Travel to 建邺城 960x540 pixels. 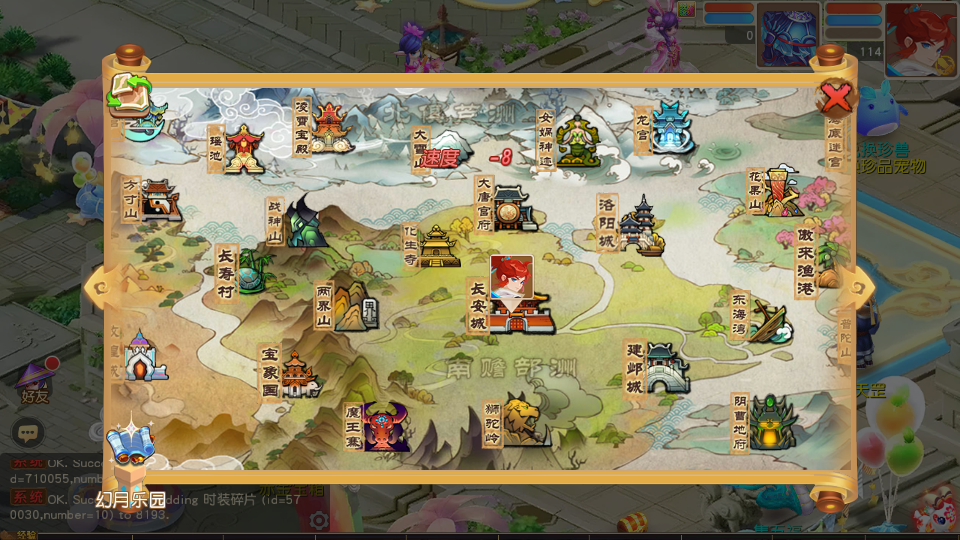tap(666, 367)
